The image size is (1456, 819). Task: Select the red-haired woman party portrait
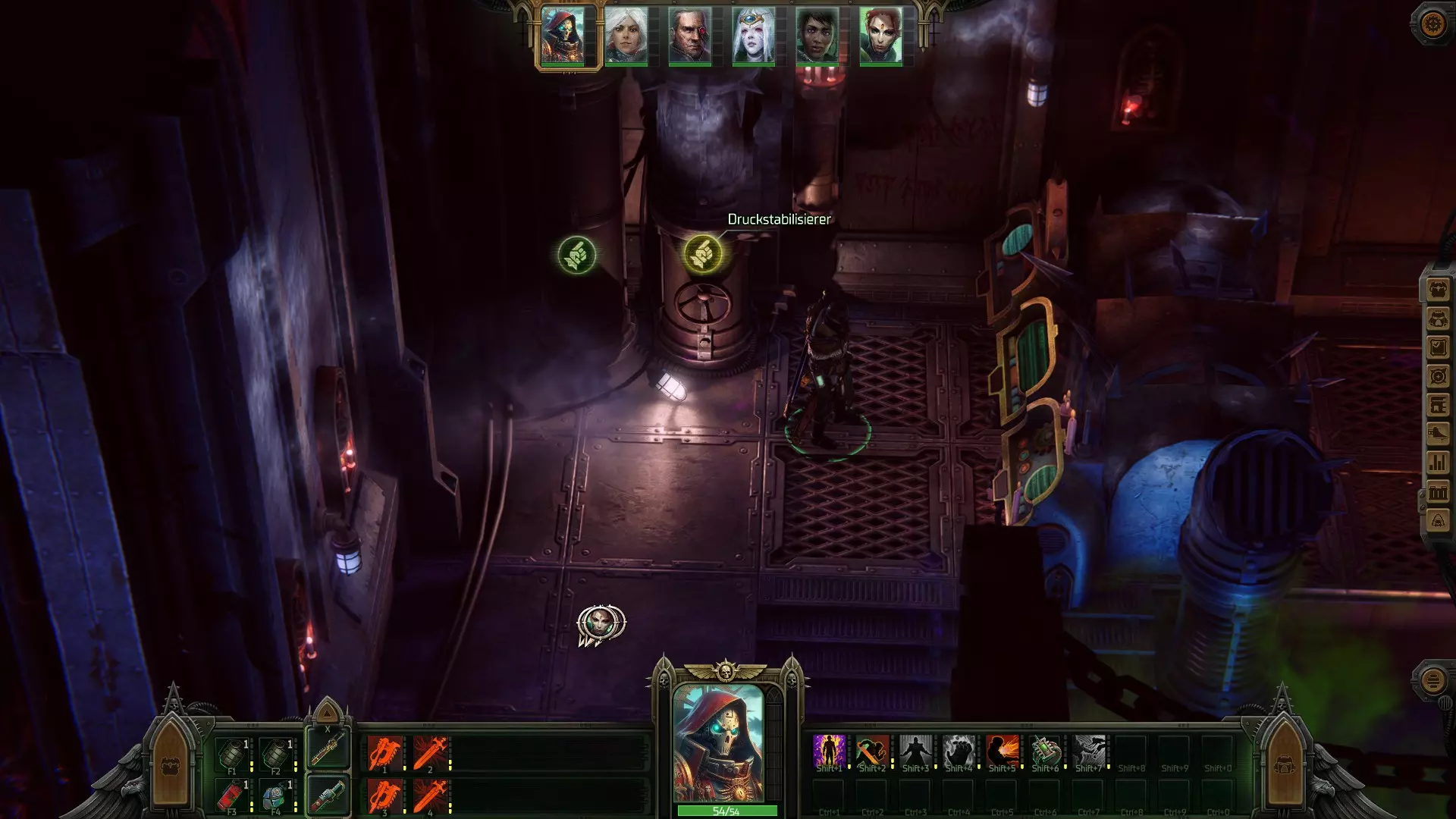(x=881, y=35)
